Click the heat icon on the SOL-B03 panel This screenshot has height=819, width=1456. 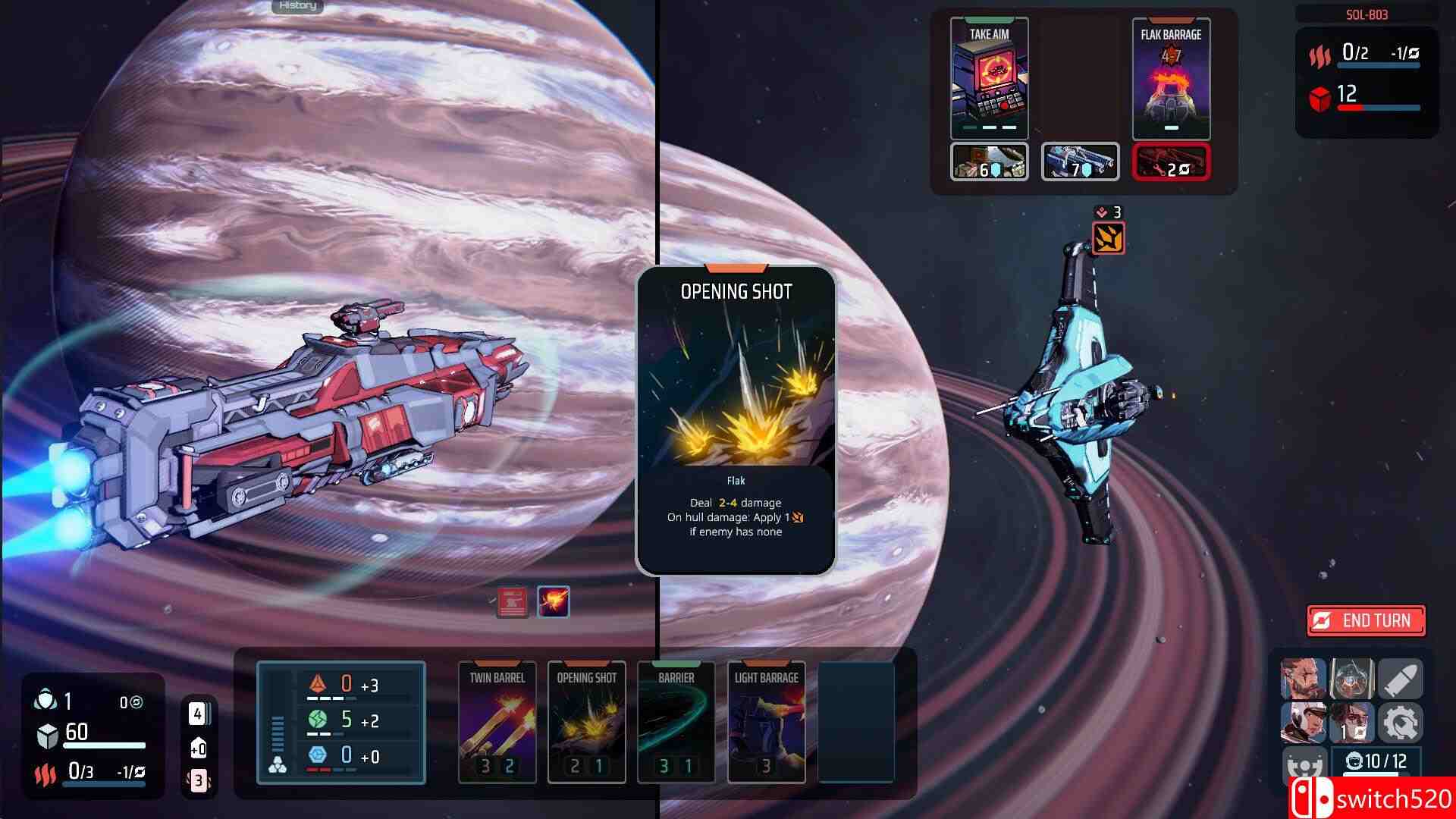(x=1321, y=55)
